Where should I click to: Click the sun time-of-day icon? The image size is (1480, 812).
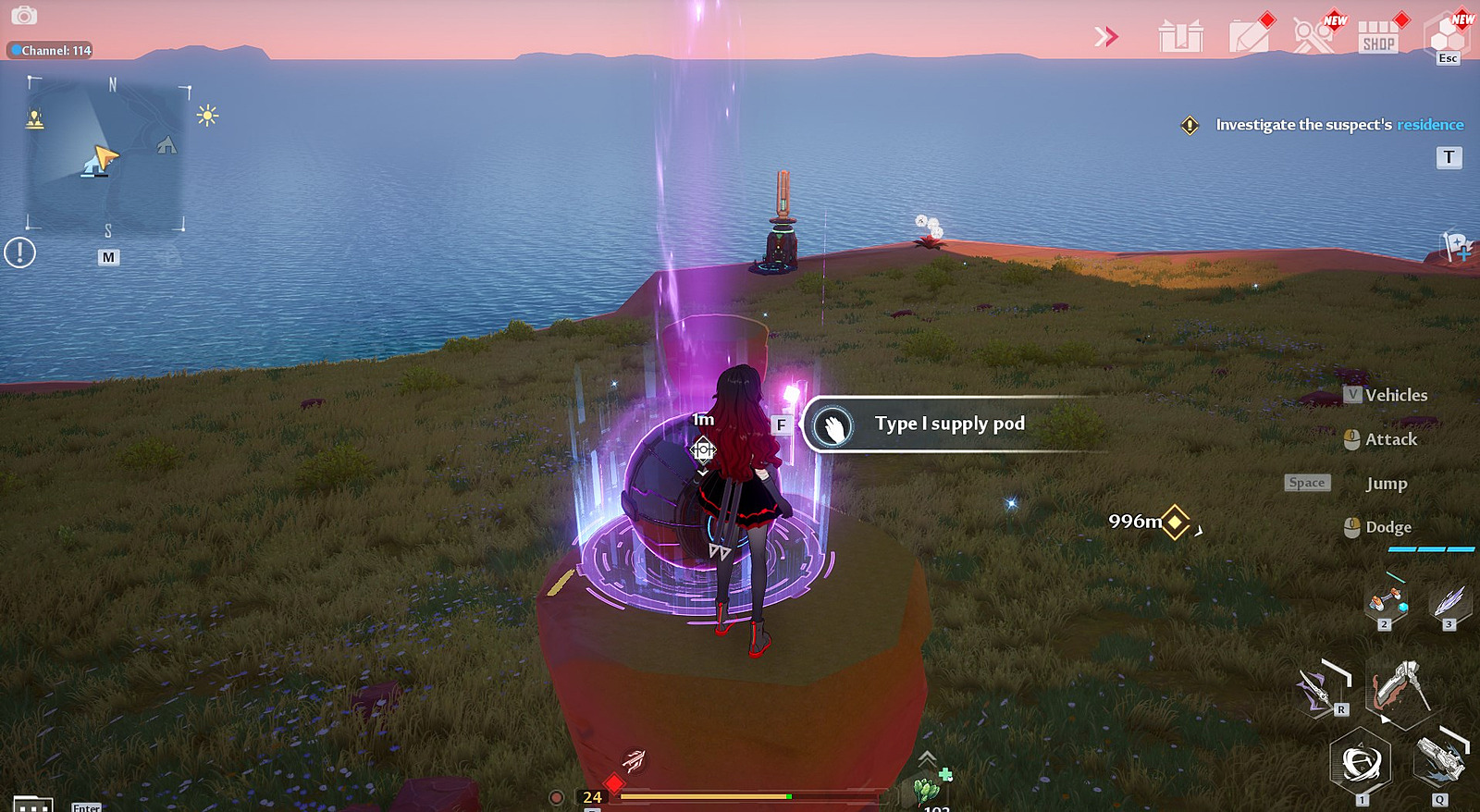coord(207,116)
